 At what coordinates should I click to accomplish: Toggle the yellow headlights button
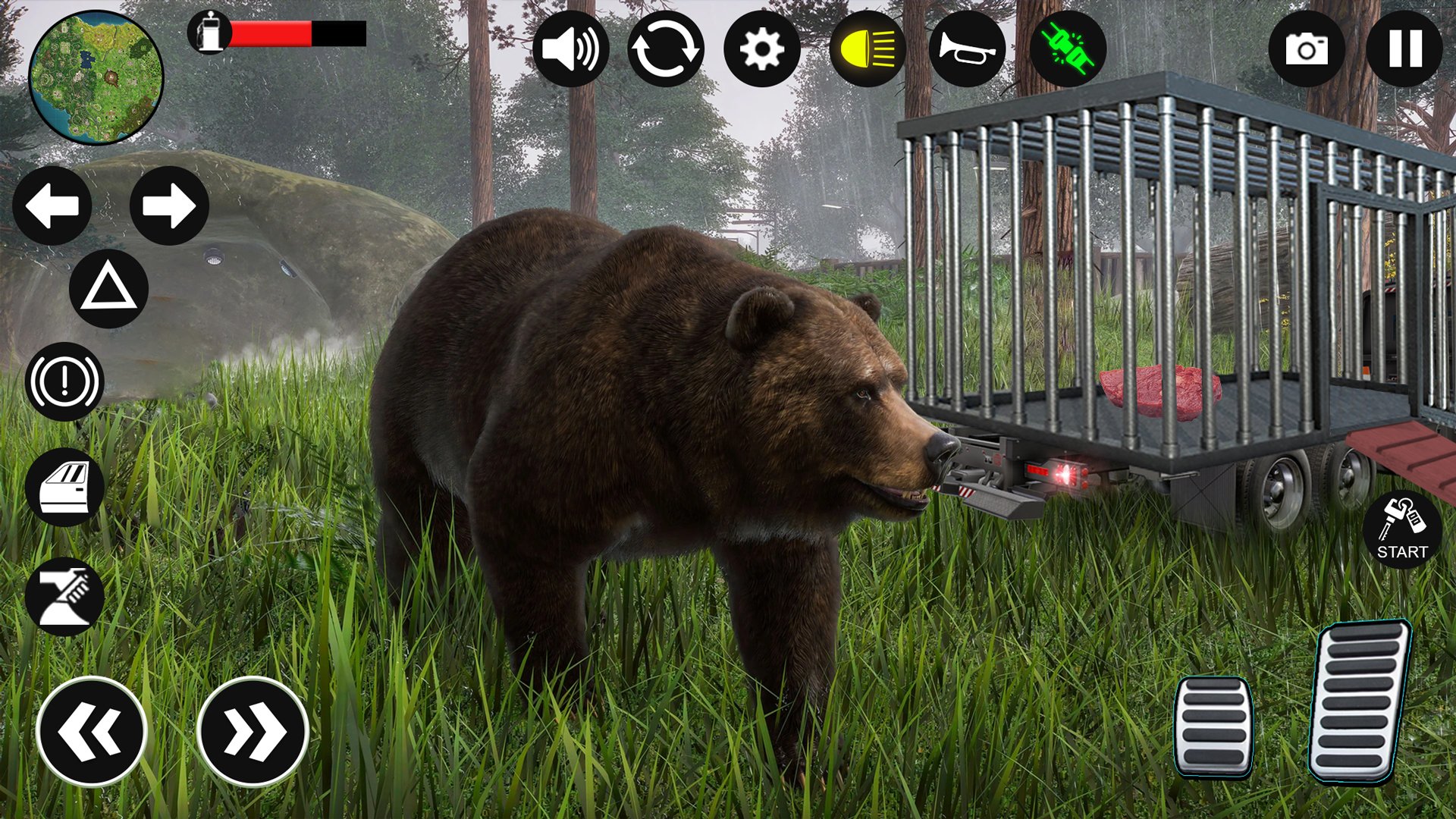tap(868, 49)
